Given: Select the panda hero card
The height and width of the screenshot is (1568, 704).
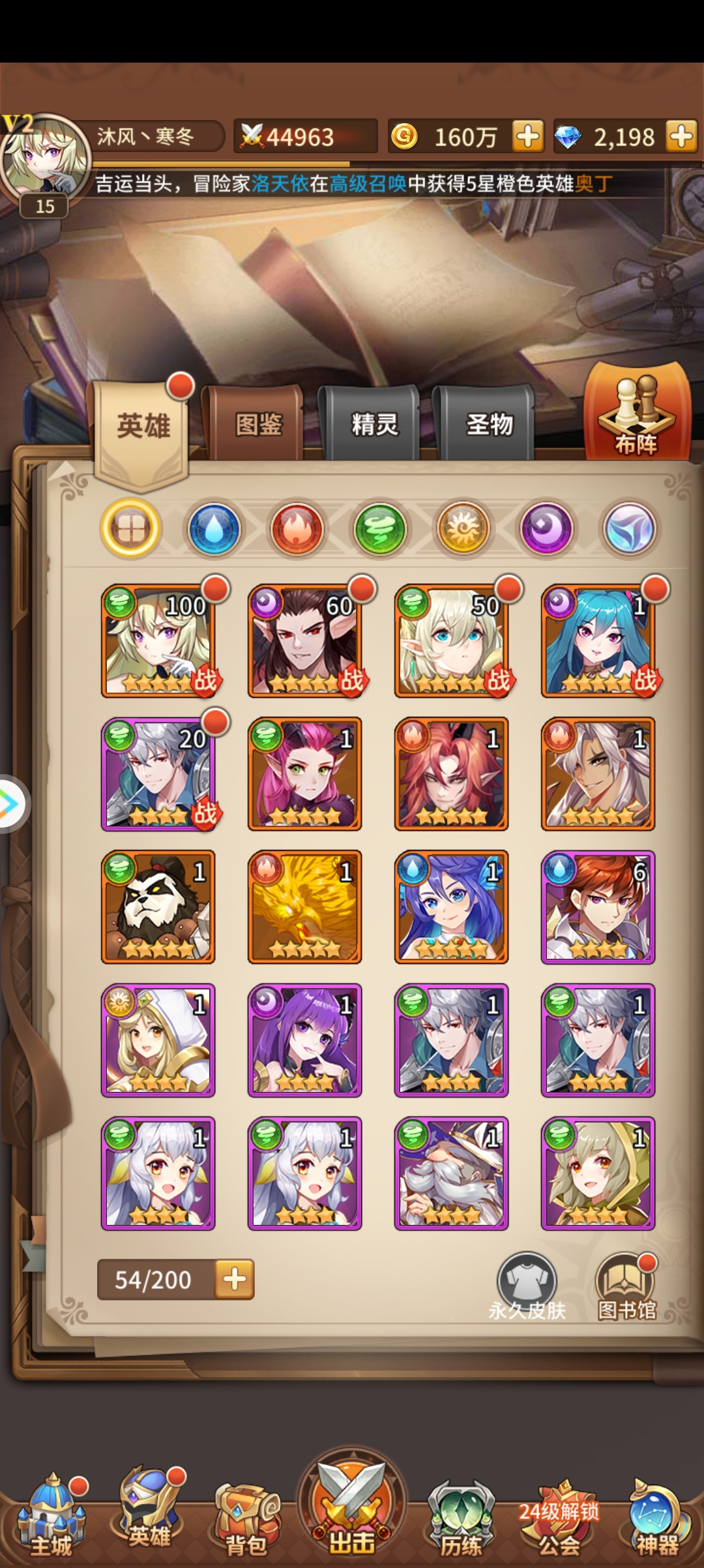Looking at the screenshot, I should point(158,907).
